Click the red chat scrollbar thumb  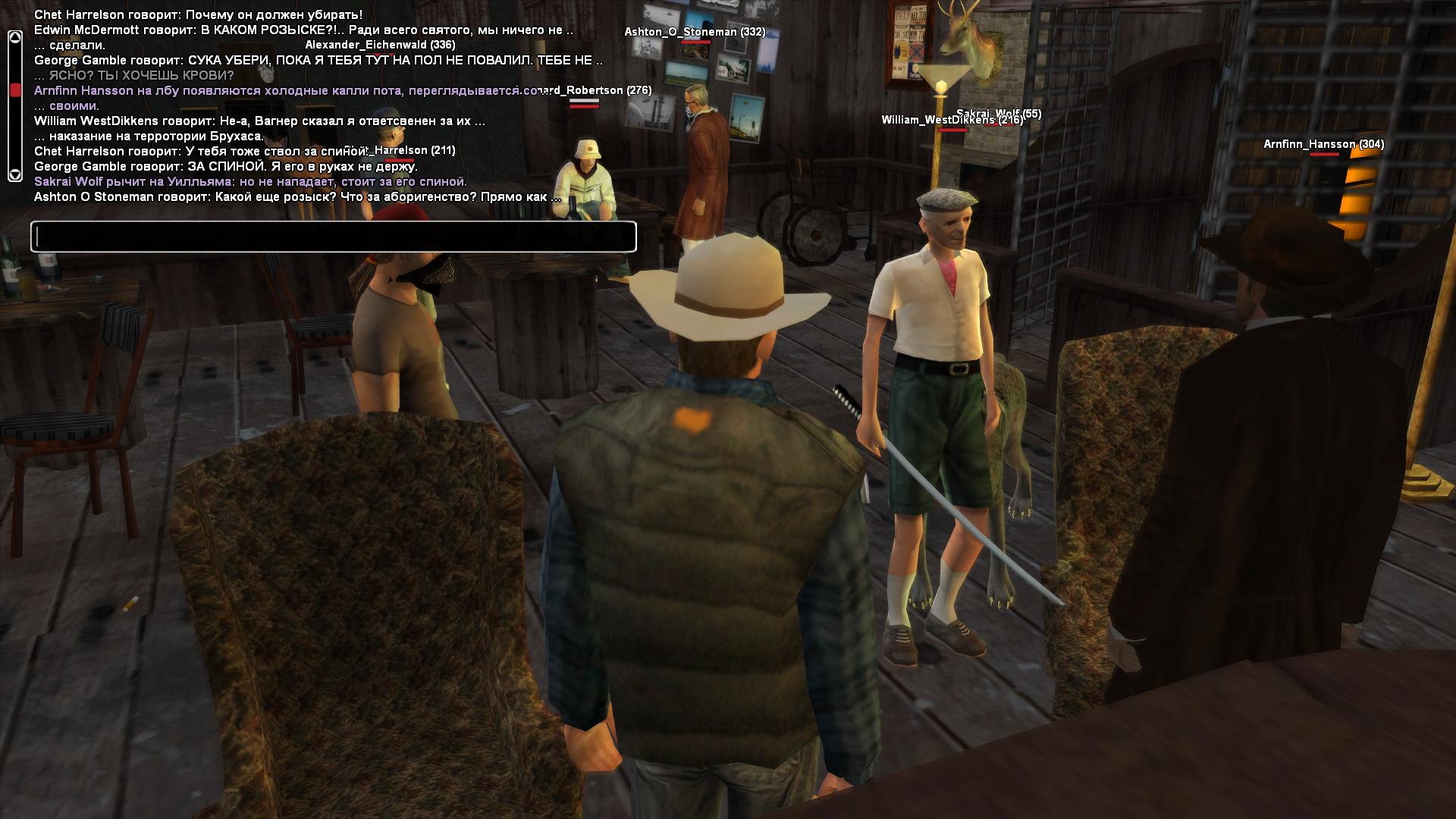(x=14, y=90)
